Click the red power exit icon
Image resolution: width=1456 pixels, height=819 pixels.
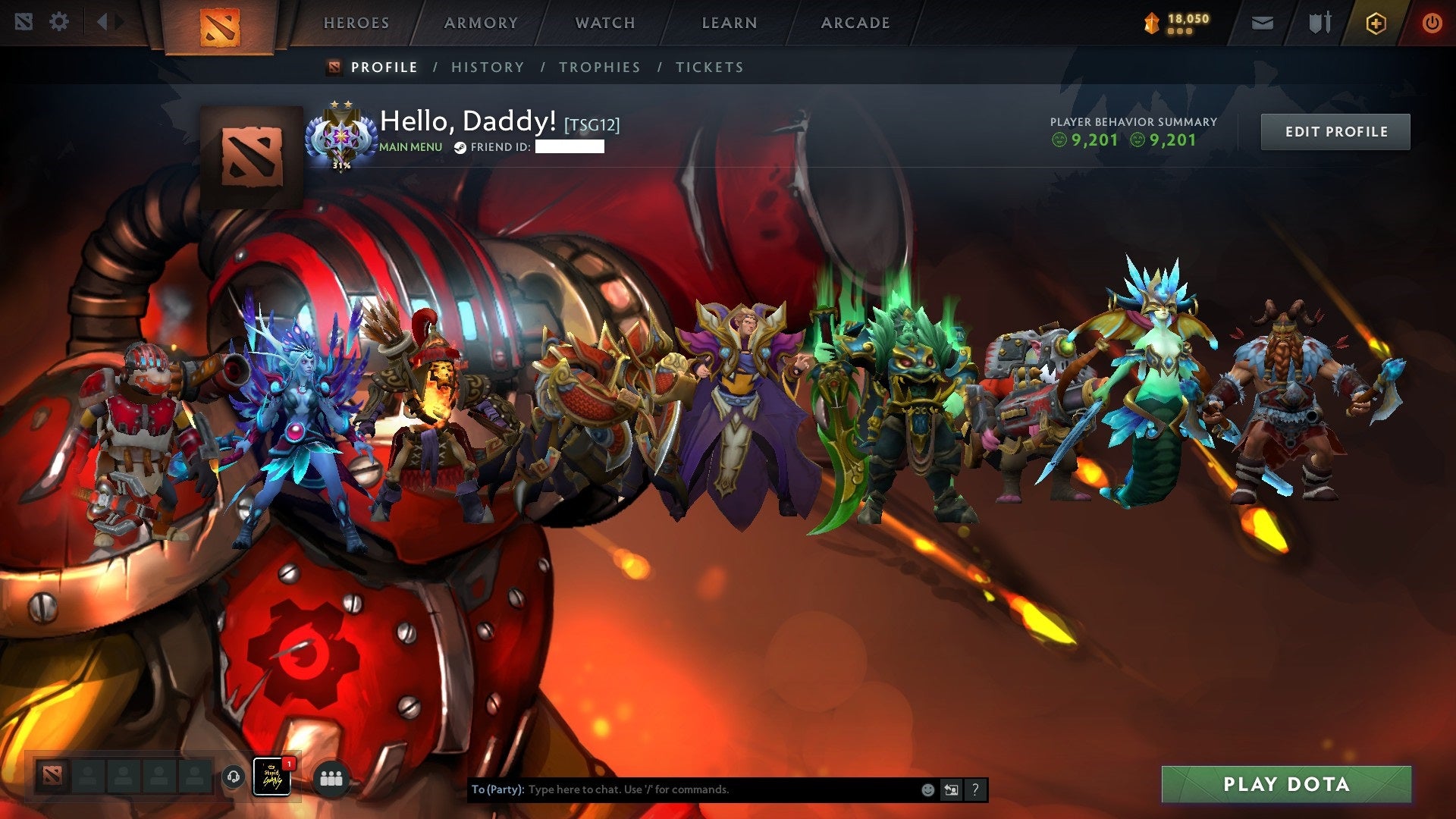1432,23
